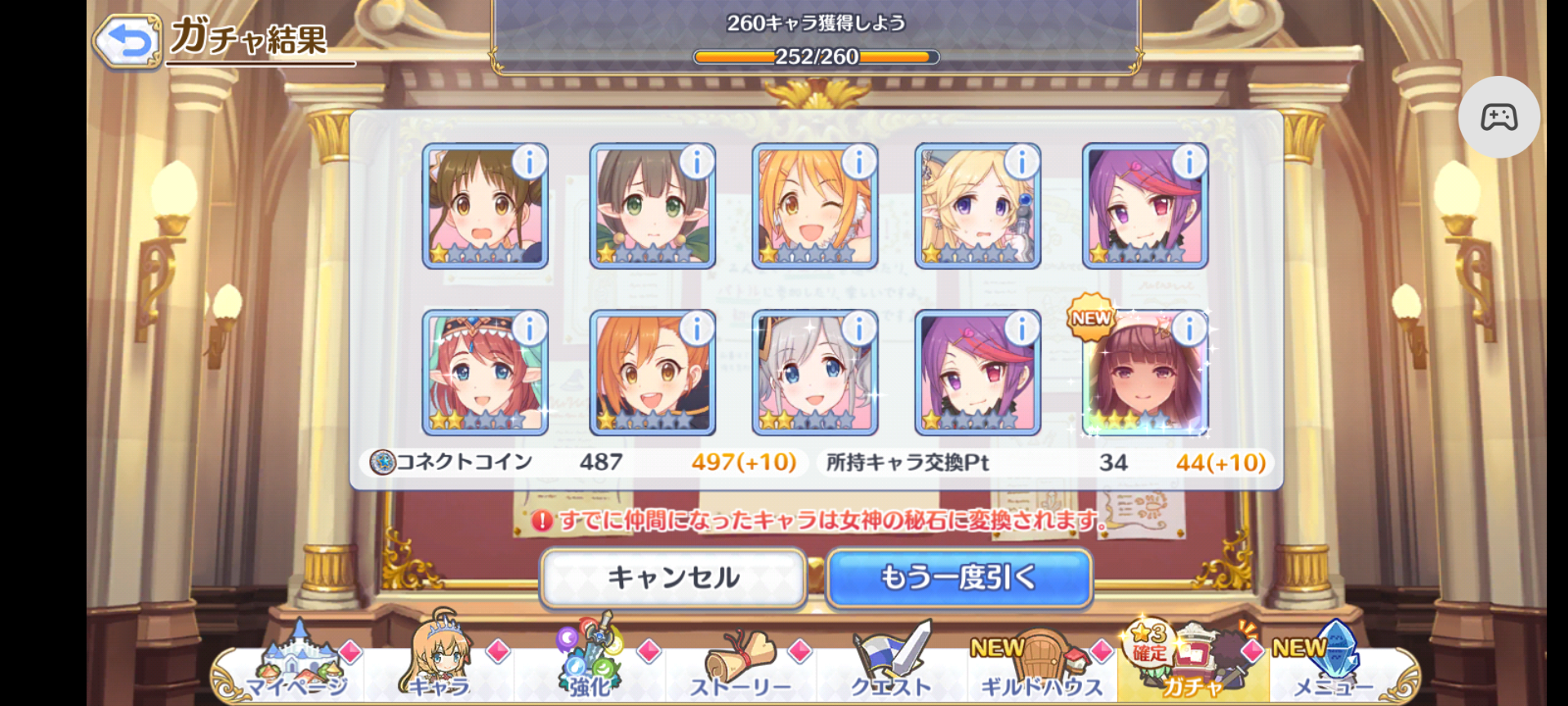Screen dimensions: 1568x706
Task: Switch to the 強化 enhance tab
Action: point(590,664)
